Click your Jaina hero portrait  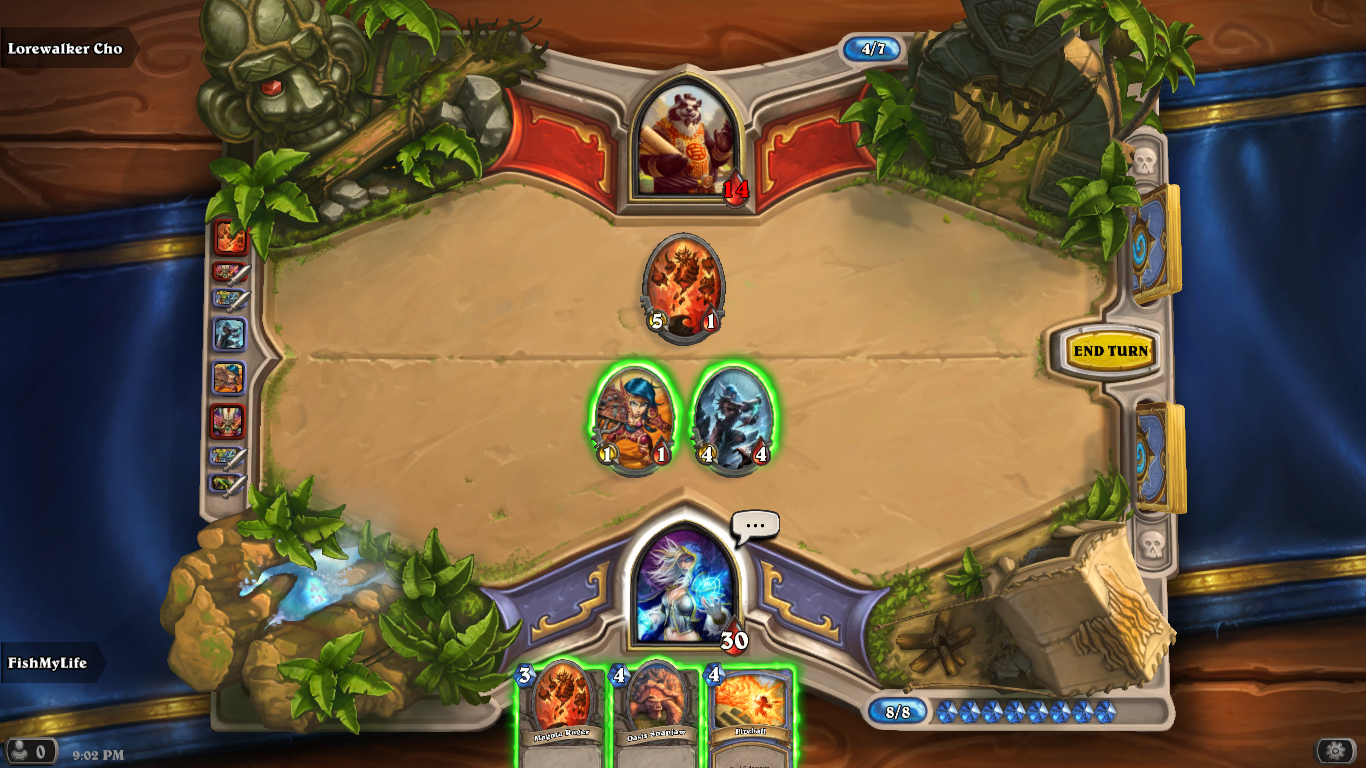(686, 586)
